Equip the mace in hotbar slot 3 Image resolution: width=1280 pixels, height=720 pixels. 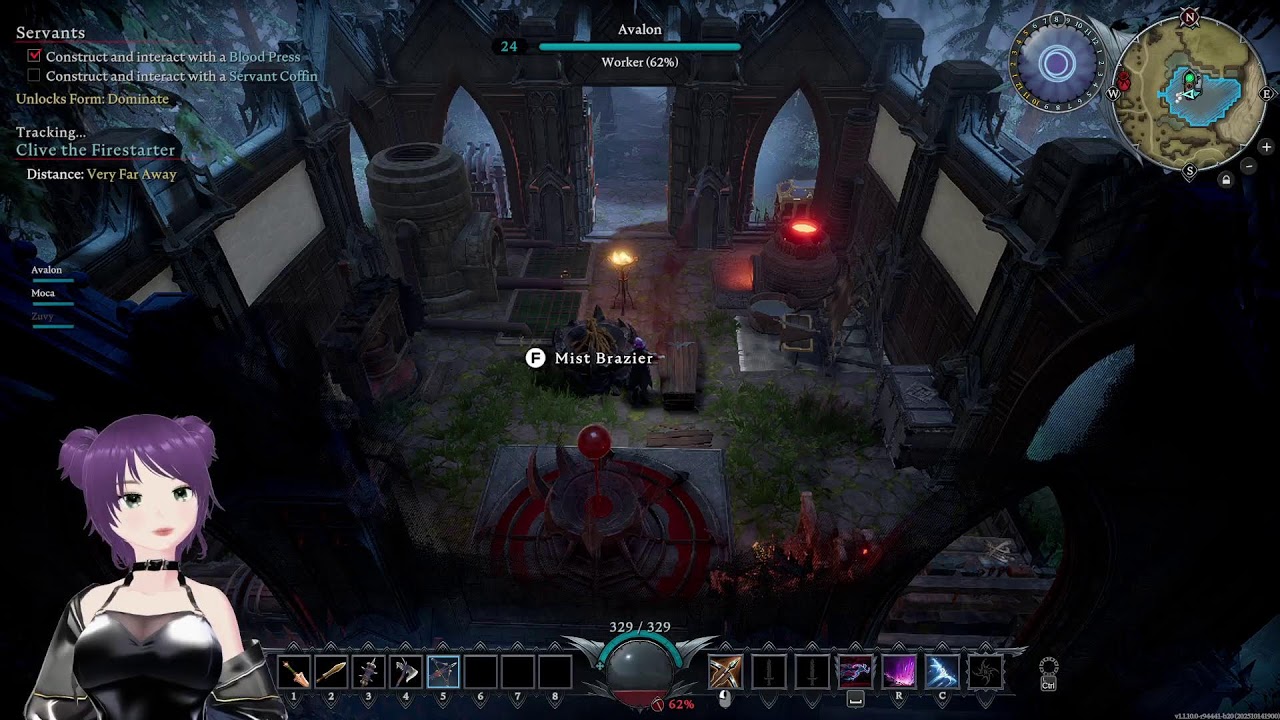point(369,672)
